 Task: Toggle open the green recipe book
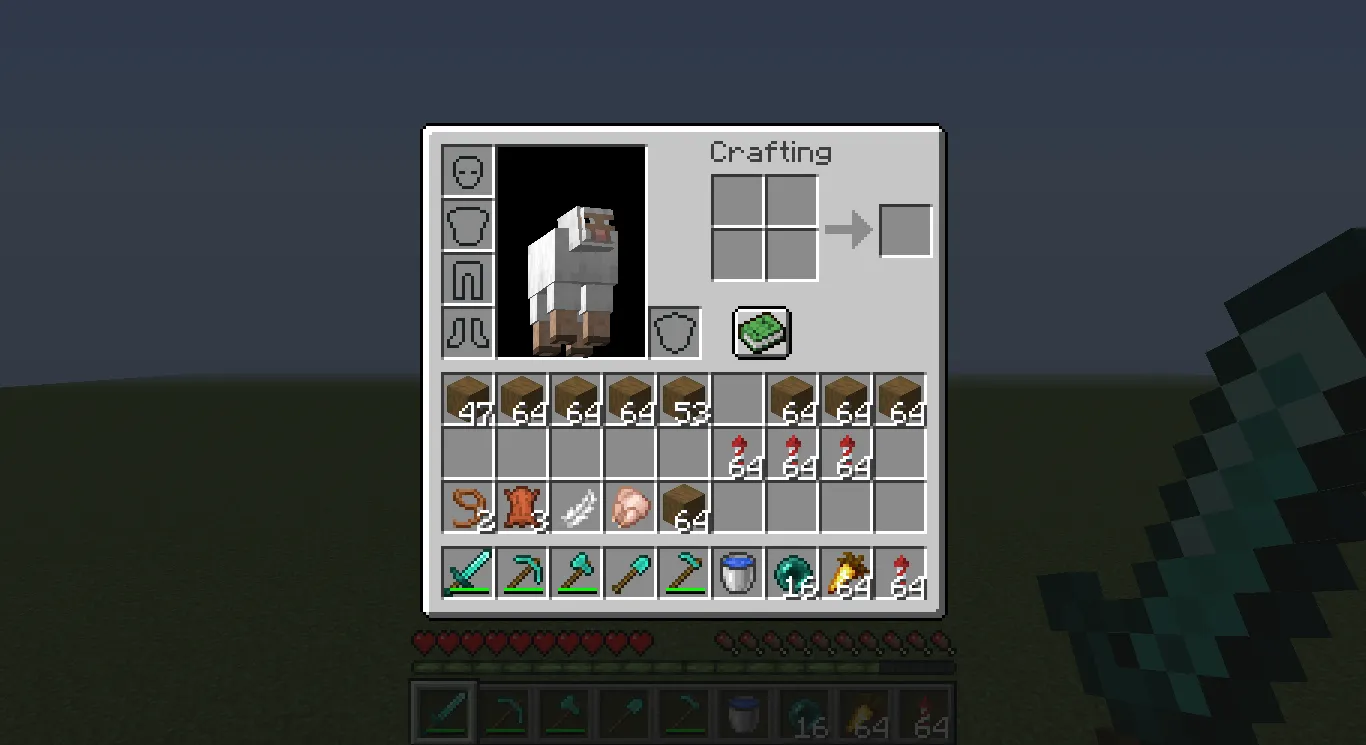(x=760, y=332)
